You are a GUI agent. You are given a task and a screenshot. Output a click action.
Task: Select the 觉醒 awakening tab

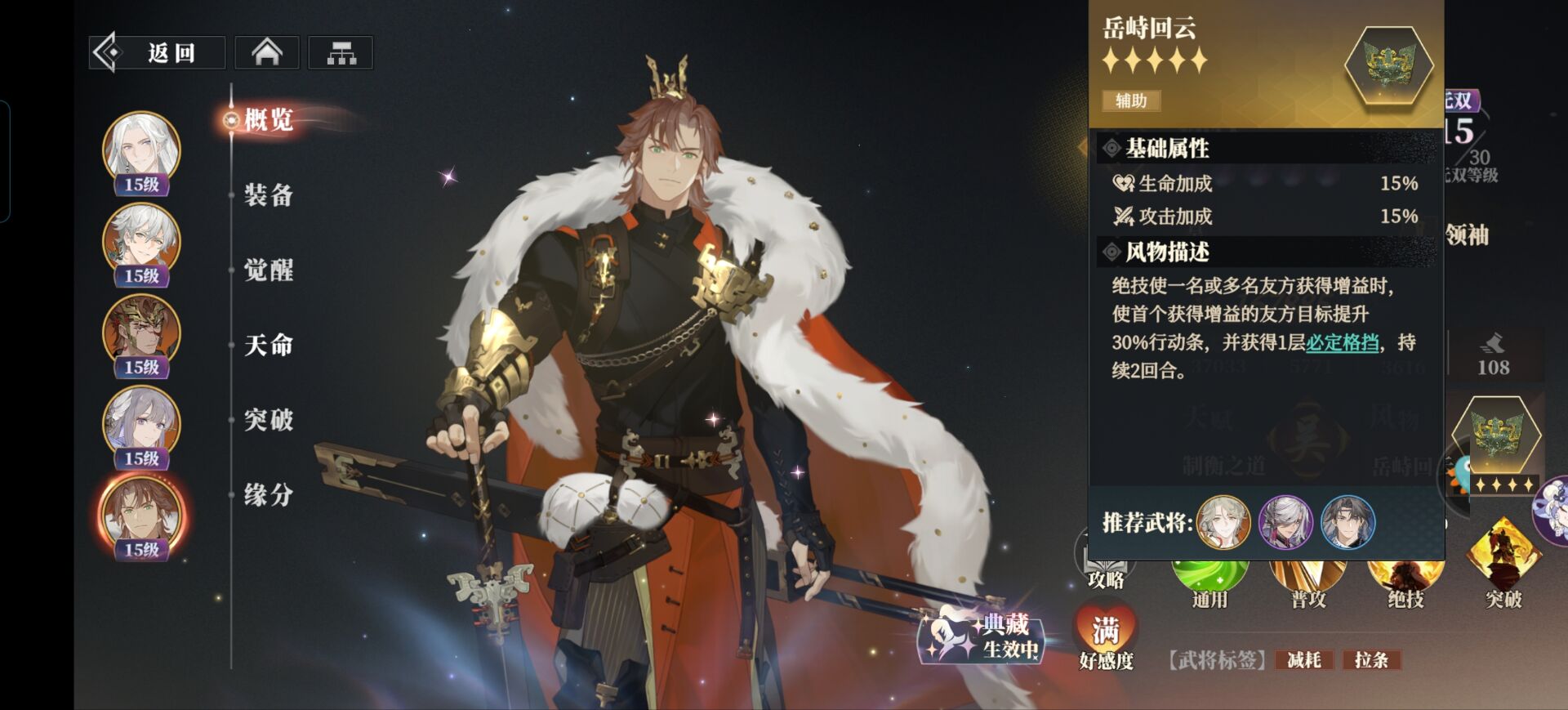[268, 270]
